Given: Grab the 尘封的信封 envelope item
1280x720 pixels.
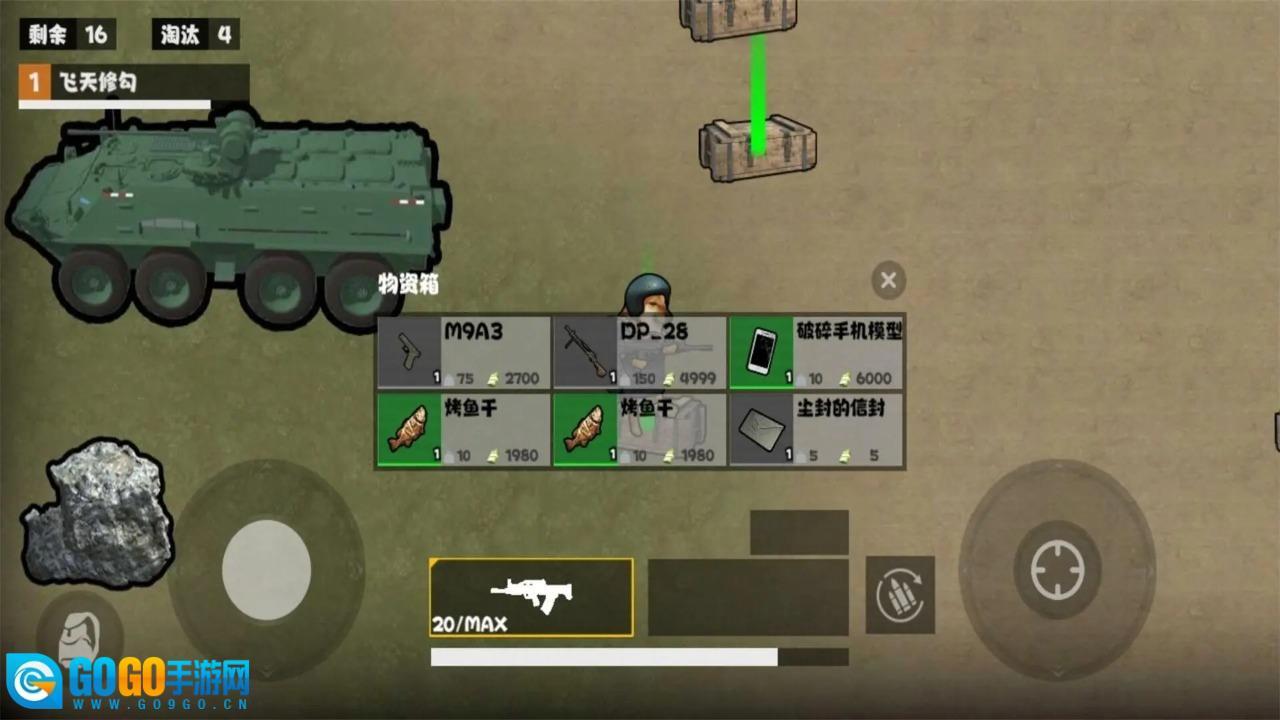Looking at the screenshot, I should click(817, 429).
